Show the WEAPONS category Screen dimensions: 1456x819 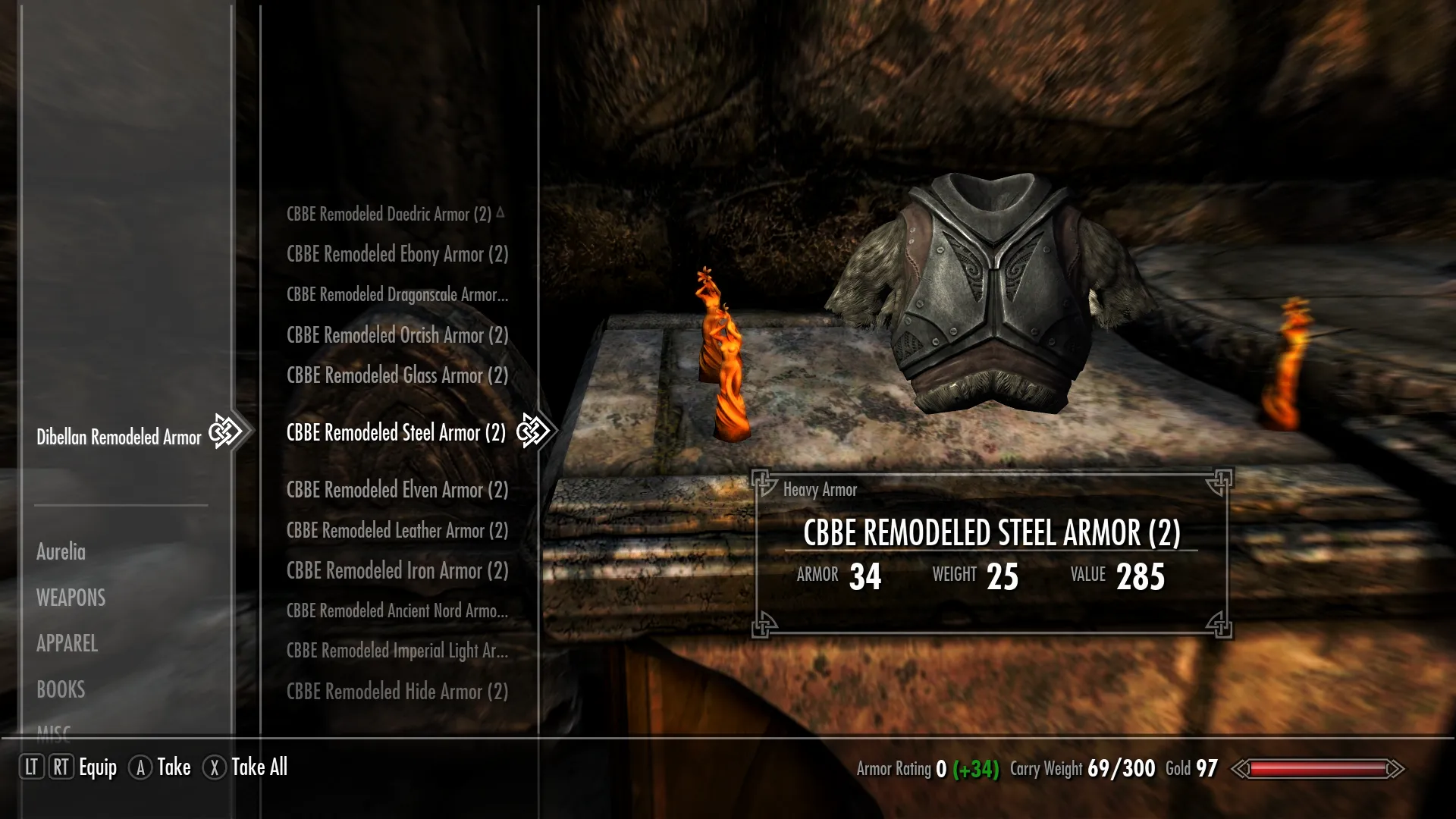point(71,598)
